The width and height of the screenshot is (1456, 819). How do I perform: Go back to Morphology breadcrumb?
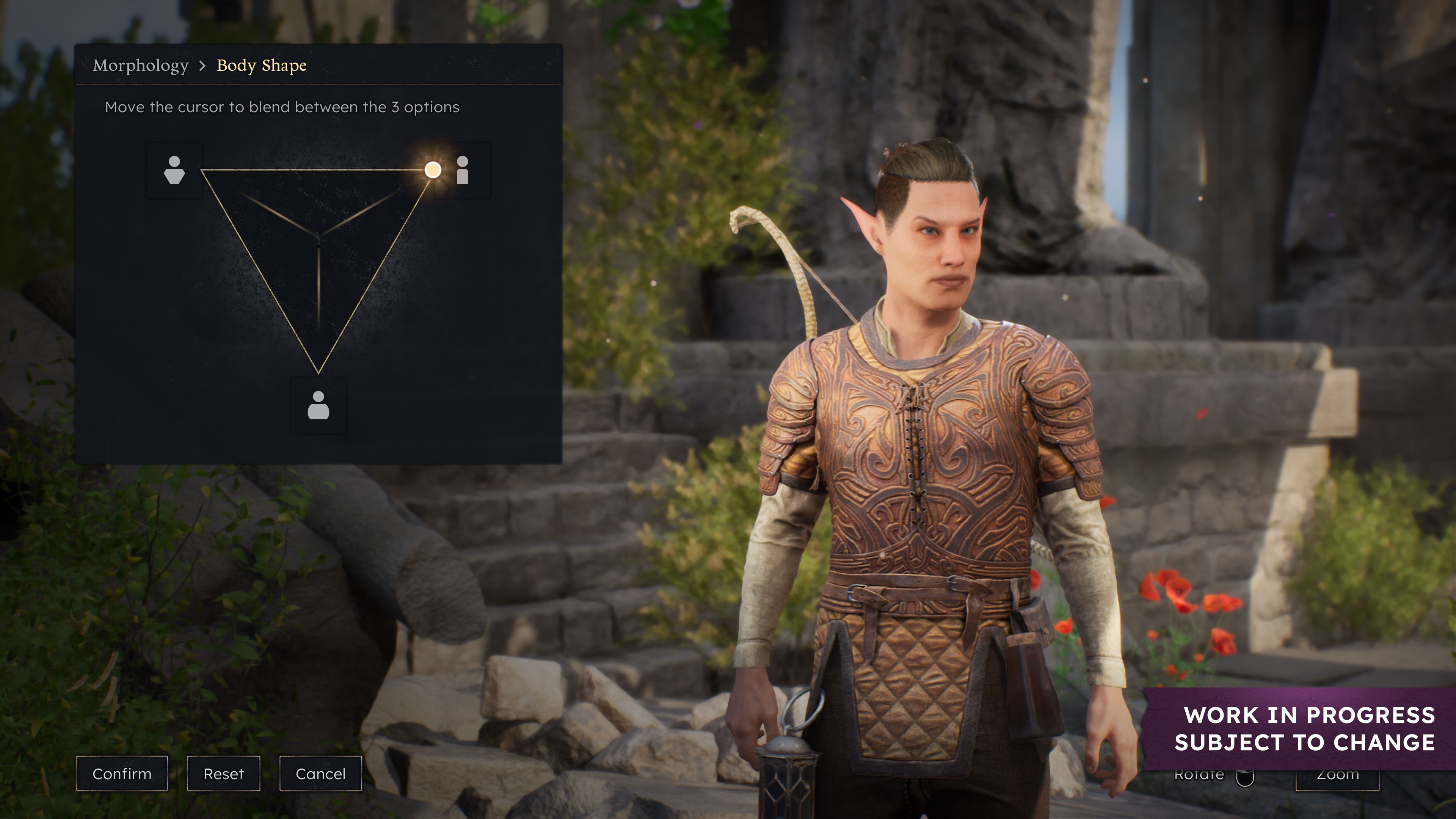pyautogui.click(x=140, y=66)
